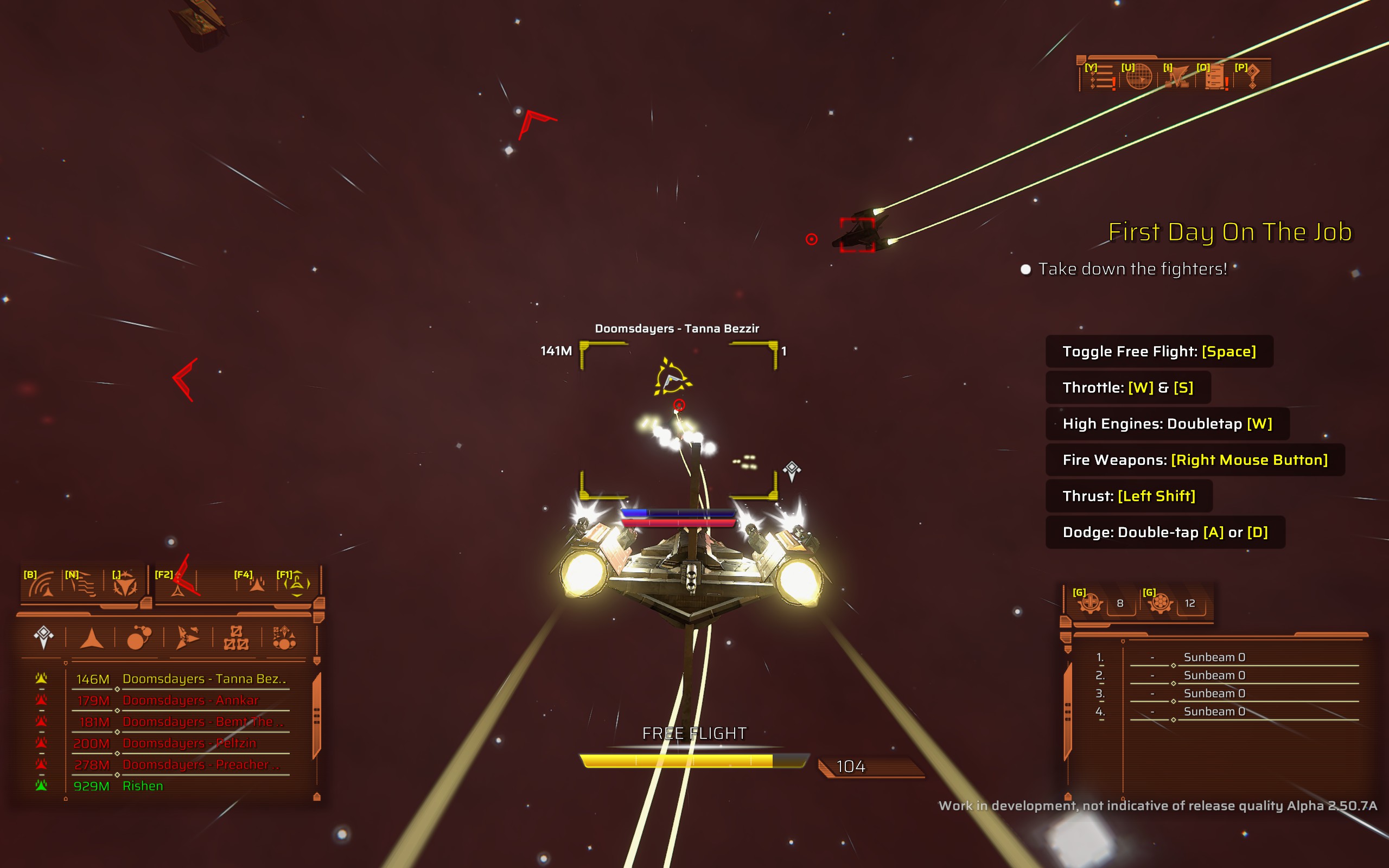
Task: Show the crates filter tab
Action: pyautogui.click(x=236, y=639)
